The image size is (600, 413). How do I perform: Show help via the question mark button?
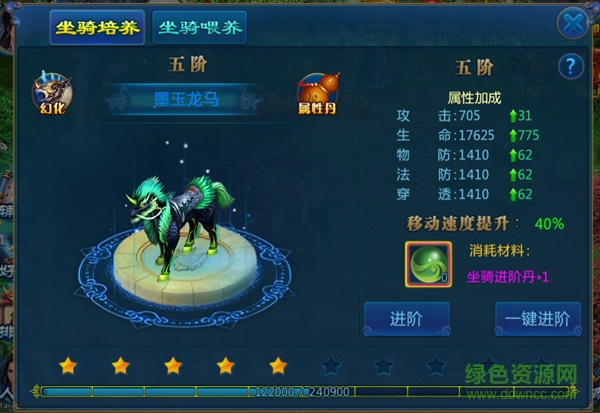(571, 66)
